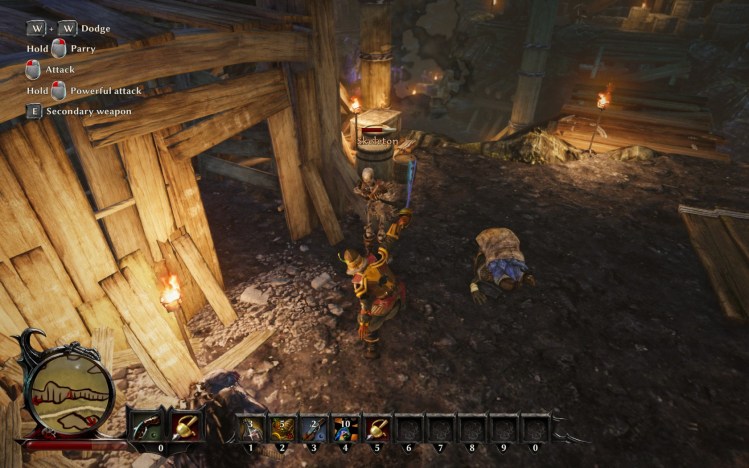Use the parrot skill in hotbar slot 4

(346, 428)
